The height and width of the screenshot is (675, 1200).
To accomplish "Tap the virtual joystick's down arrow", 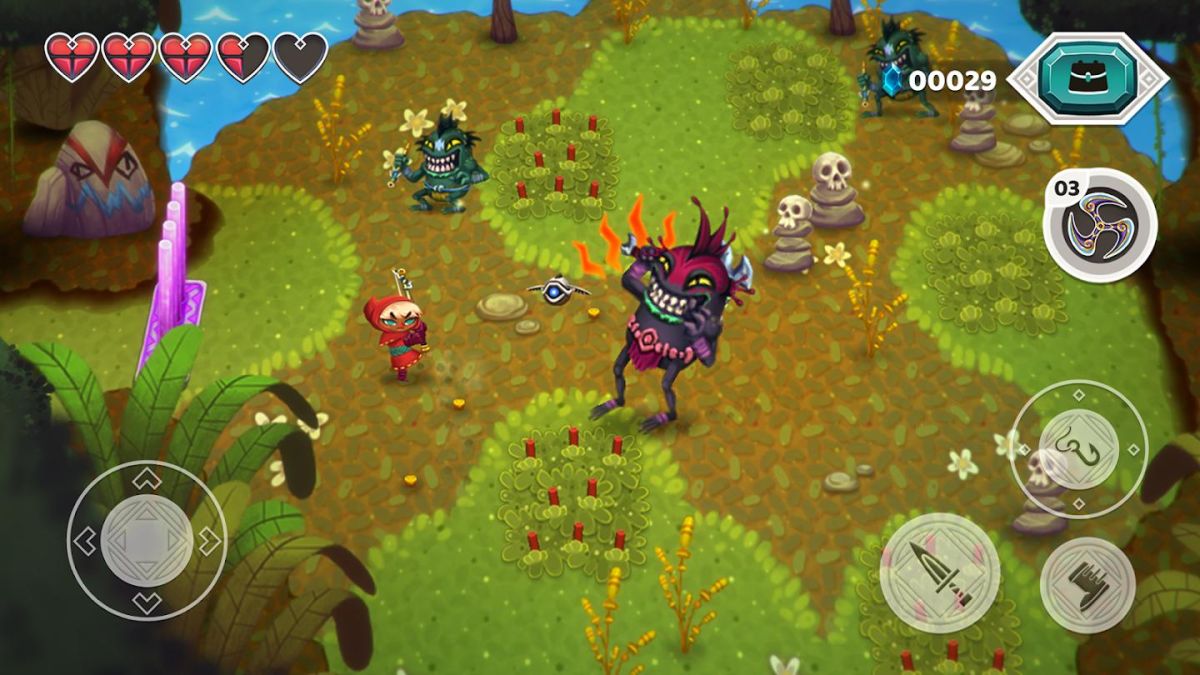I will pos(147,603).
